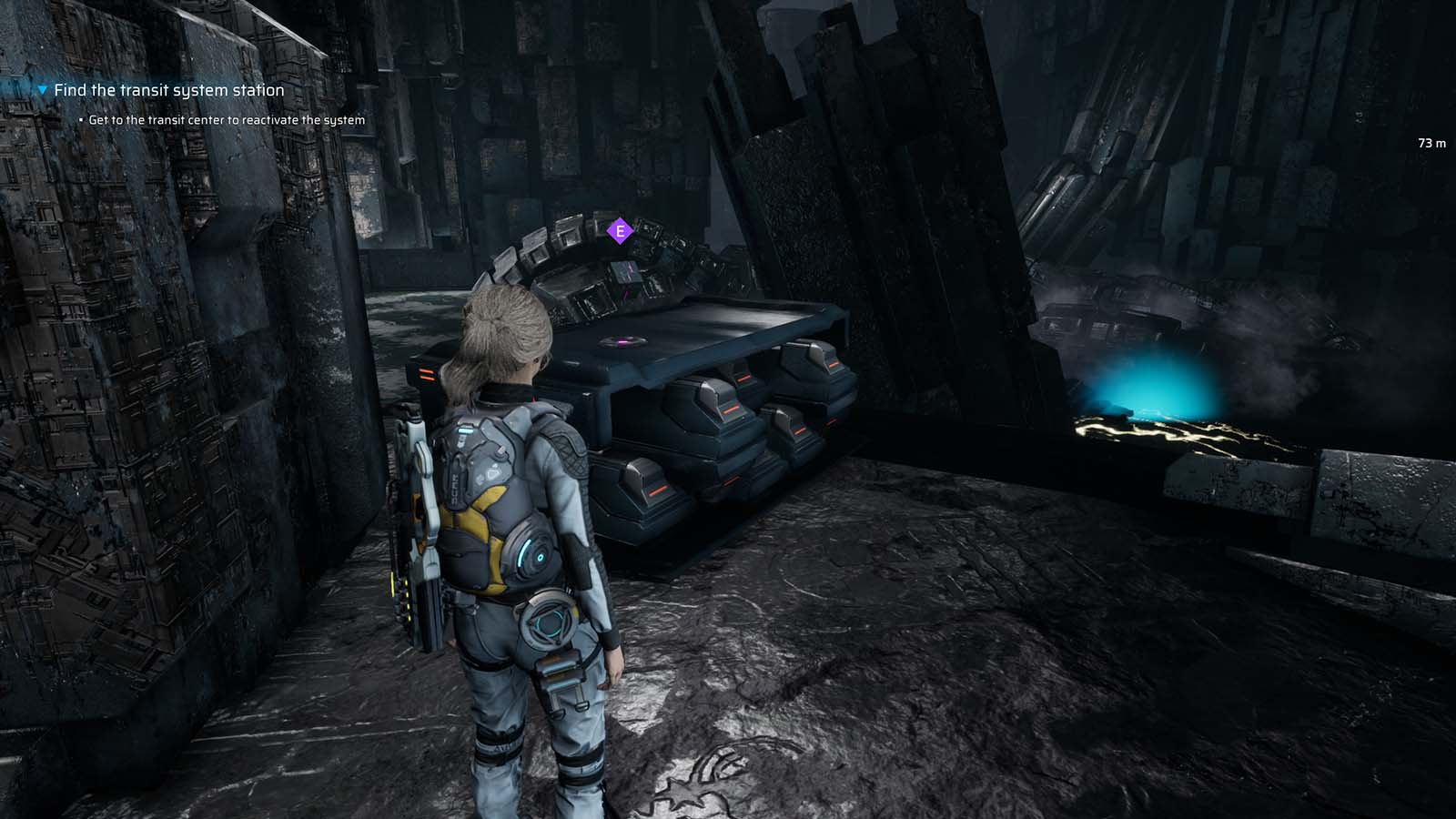
Task: Select the reactivate the system sub-objective line
Action: pos(227,119)
